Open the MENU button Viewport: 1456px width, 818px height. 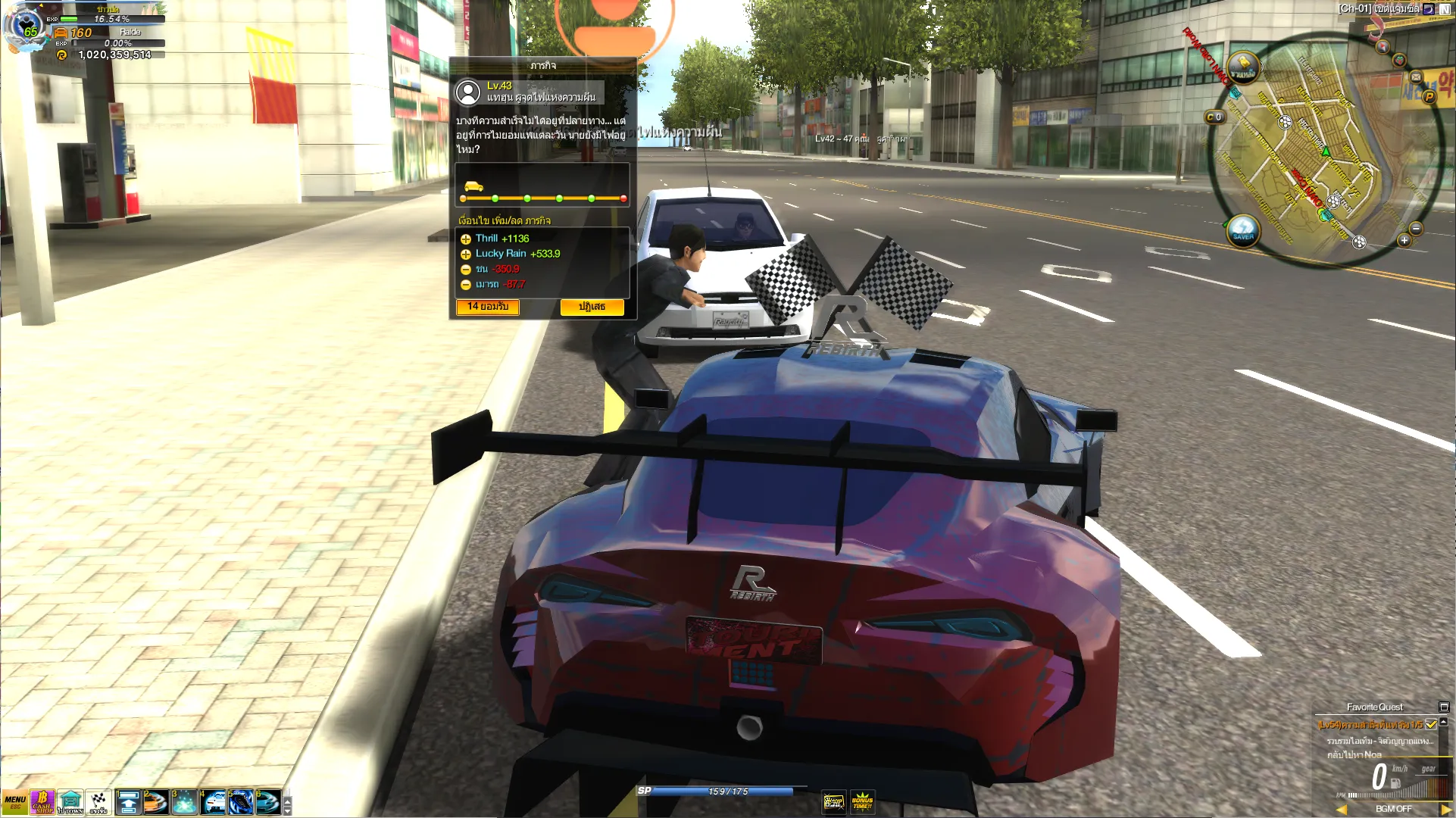(x=14, y=802)
